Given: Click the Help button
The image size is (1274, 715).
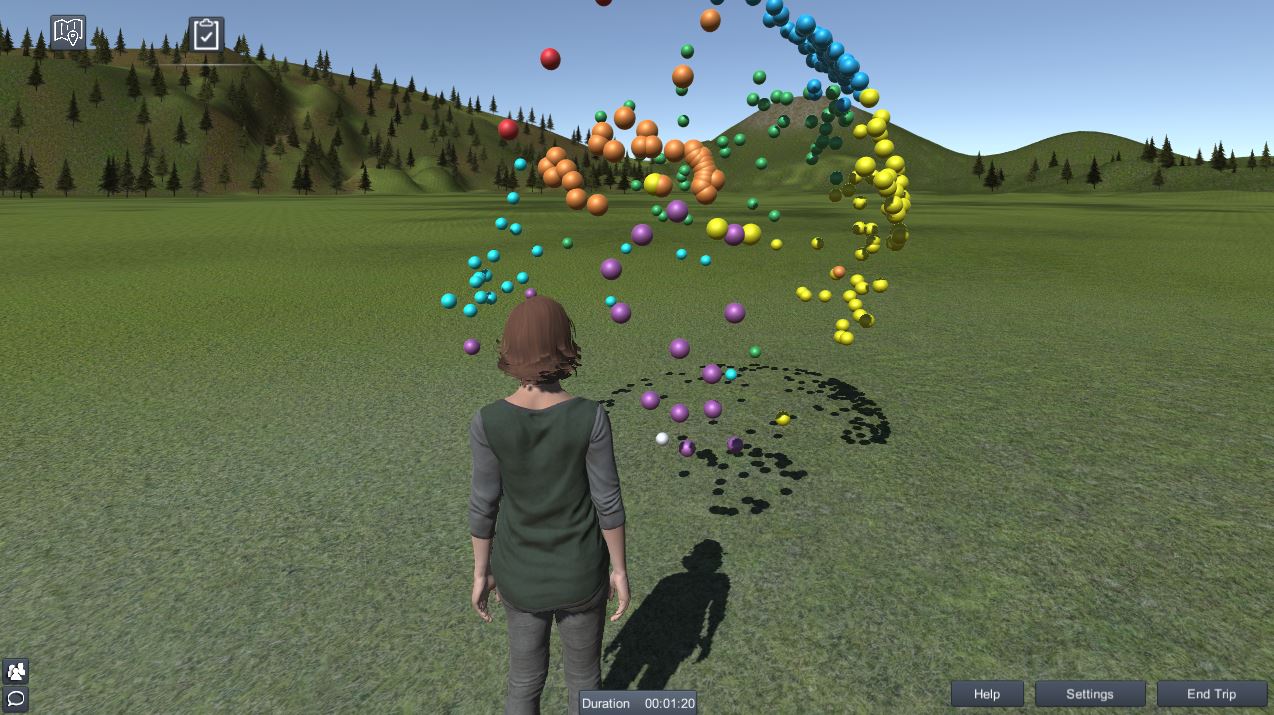Looking at the screenshot, I should (x=986, y=694).
